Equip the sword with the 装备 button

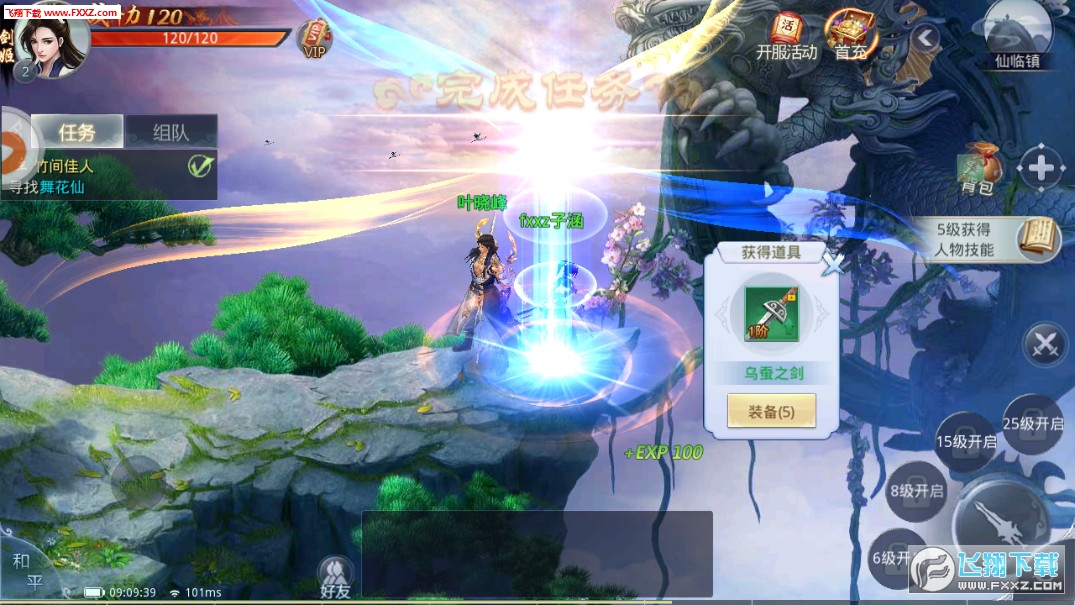tap(771, 411)
